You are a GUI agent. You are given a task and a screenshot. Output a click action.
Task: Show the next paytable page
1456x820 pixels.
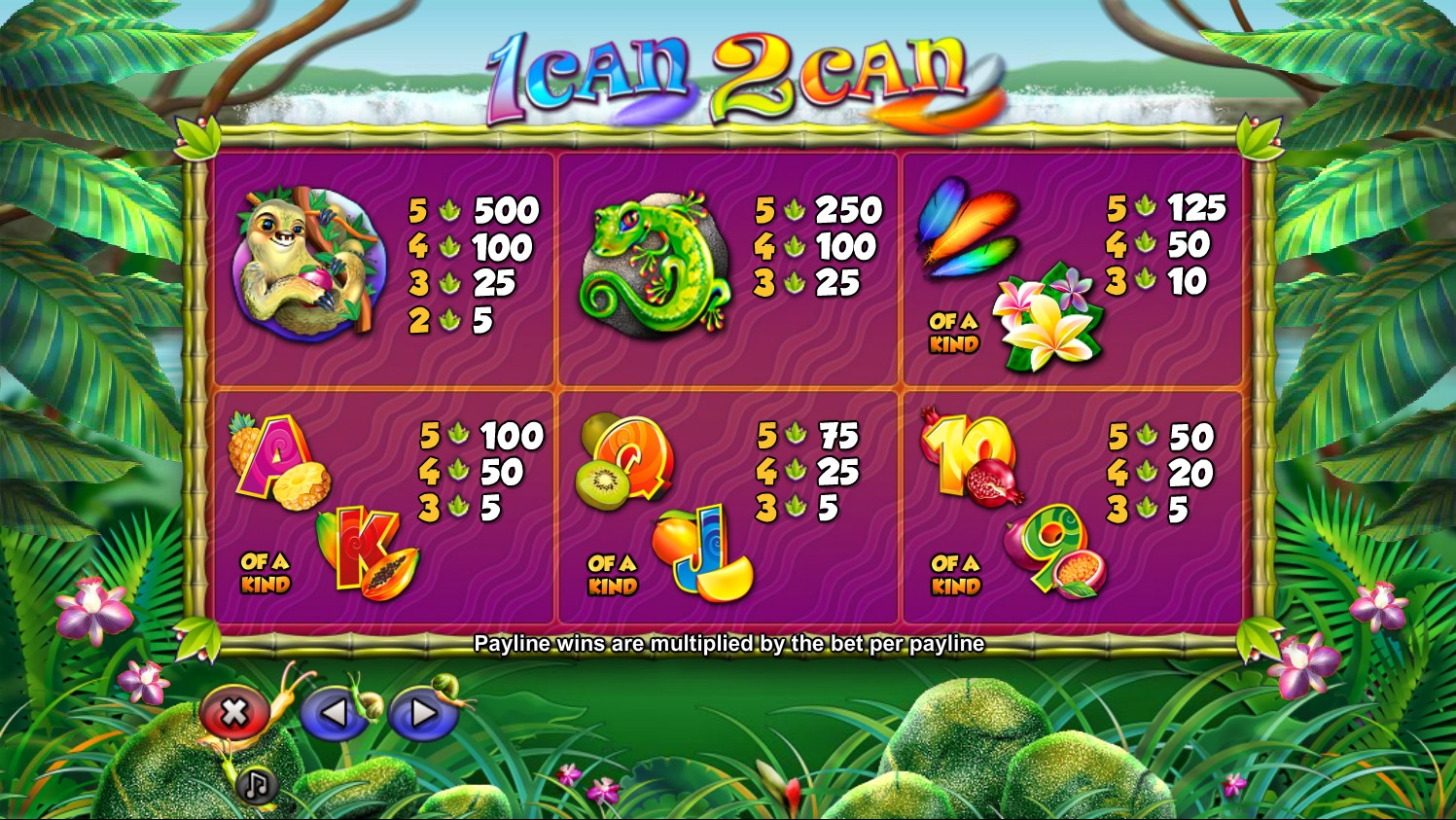[423, 714]
